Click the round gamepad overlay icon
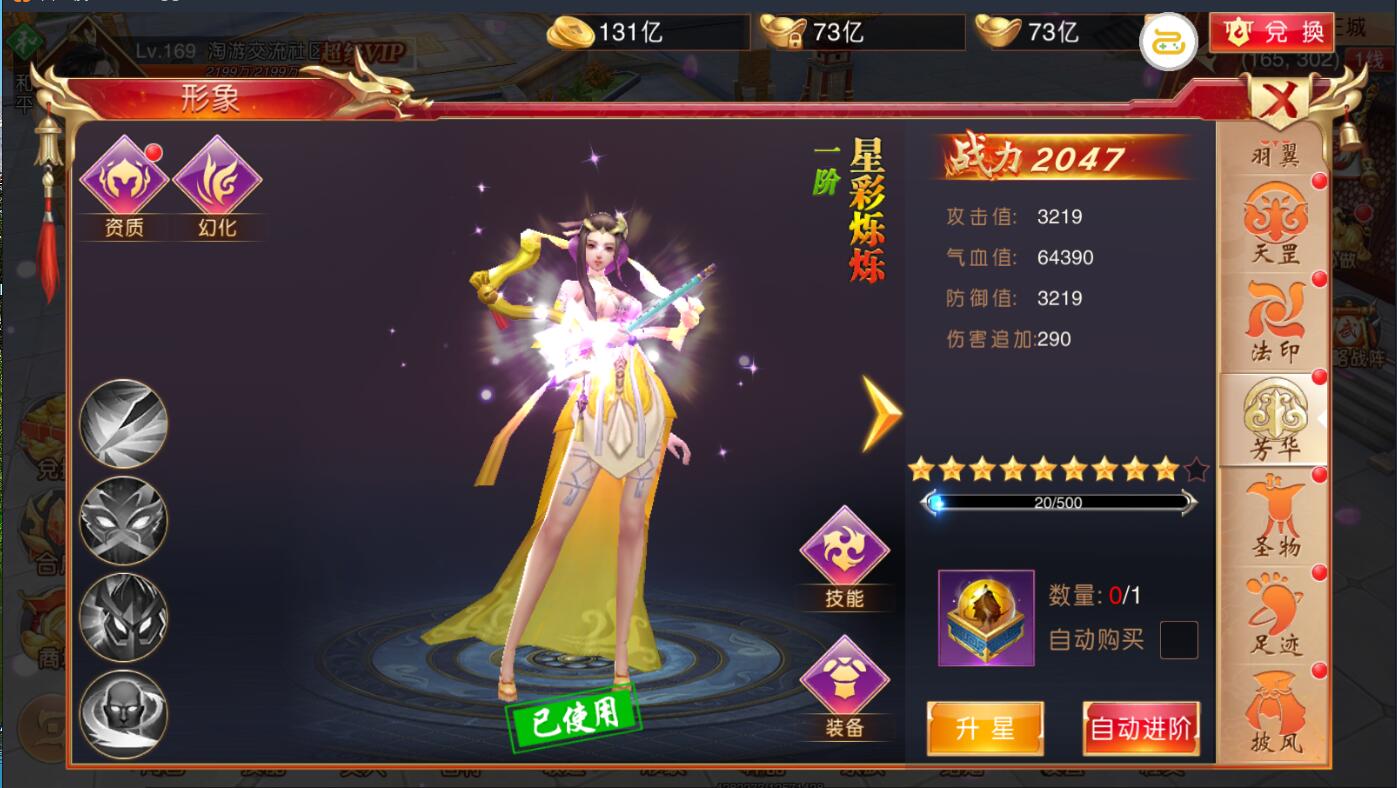This screenshot has height=788, width=1397. pyautogui.click(x=1169, y=41)
